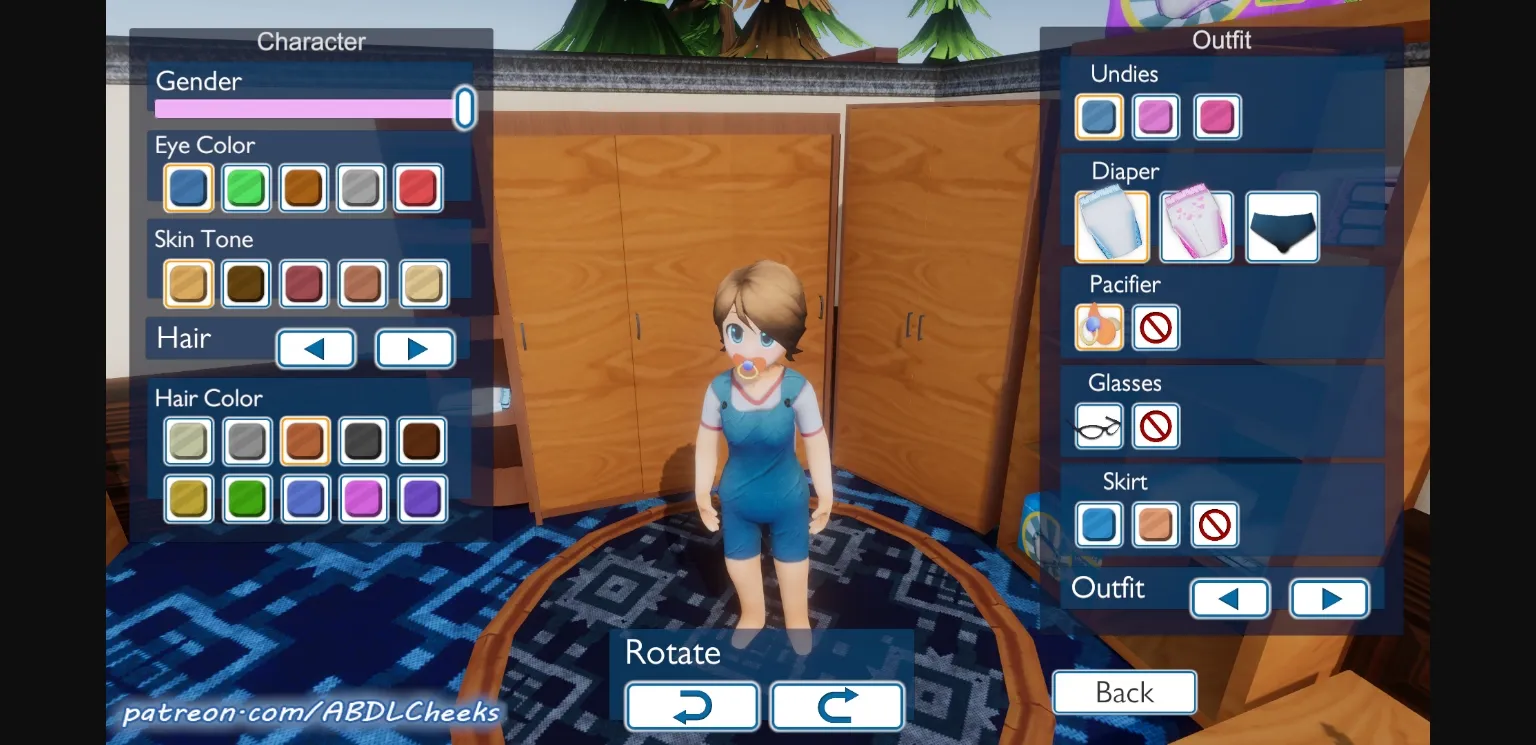Rotate the character counterclockwise
This screenshot has width=1536, height=745.
pyautogui.click(x=691, y=706)
